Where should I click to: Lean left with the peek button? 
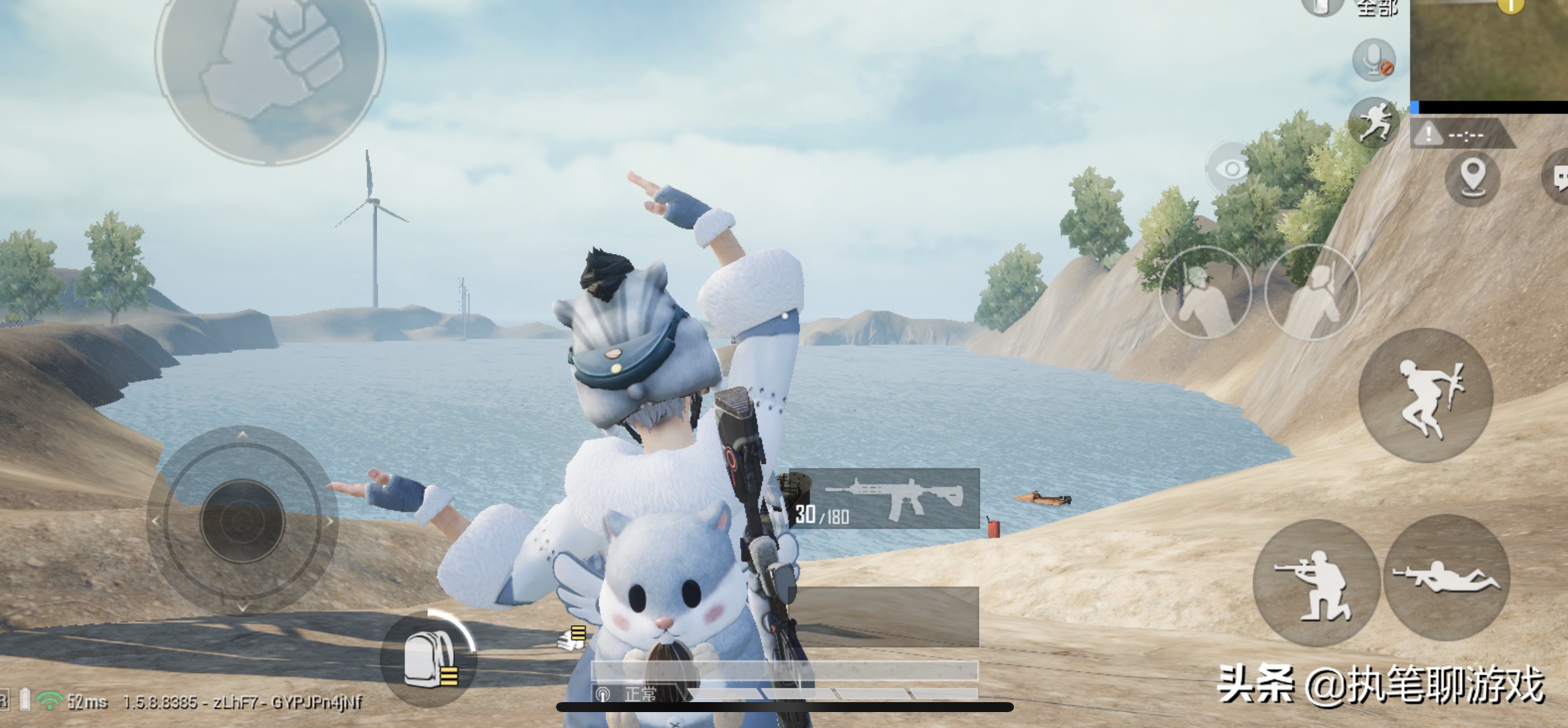point(1205,293)
